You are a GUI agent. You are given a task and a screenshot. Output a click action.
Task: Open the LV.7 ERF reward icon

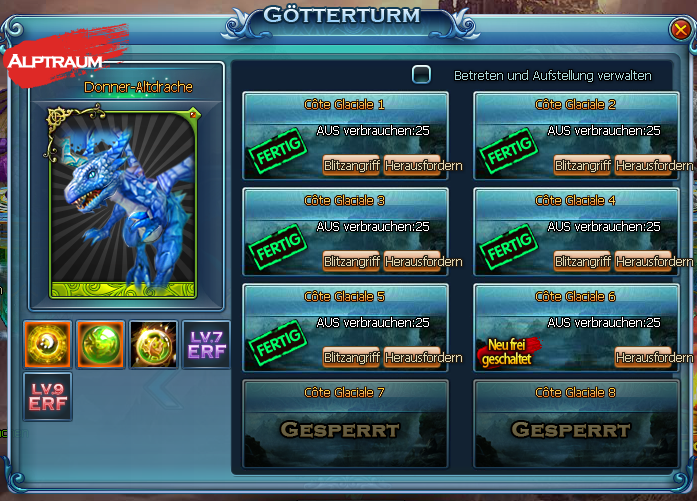(x=204, y=345)
